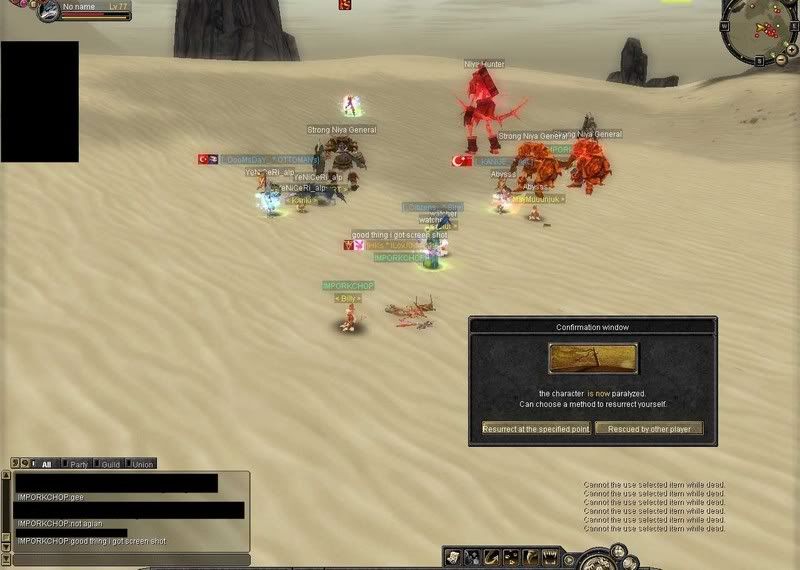Click the fanged jaws toolbar icon
The height and width of the screenshot is (570, 800).
[551, 557]
